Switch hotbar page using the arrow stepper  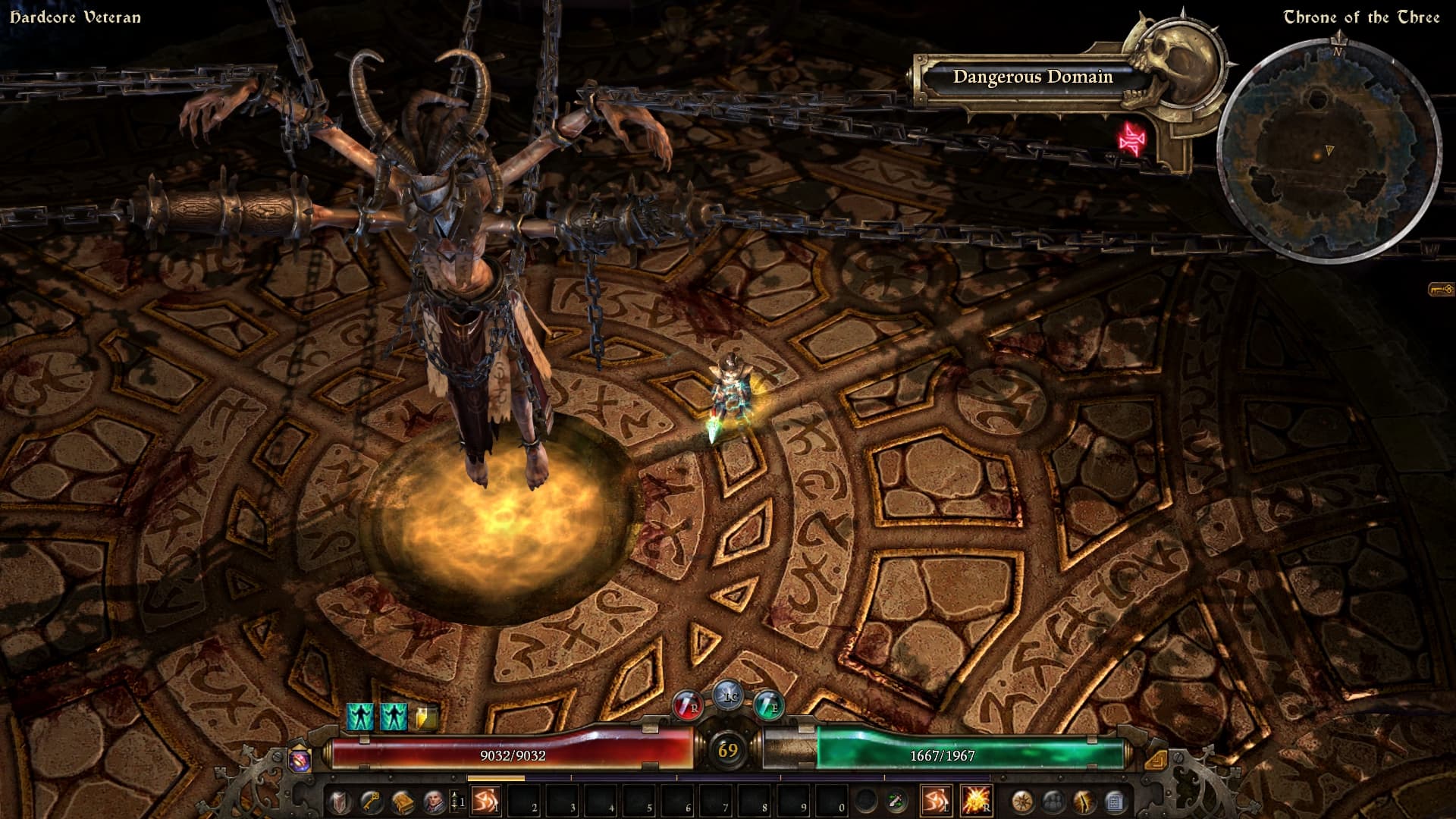click(x=456, y=801)
